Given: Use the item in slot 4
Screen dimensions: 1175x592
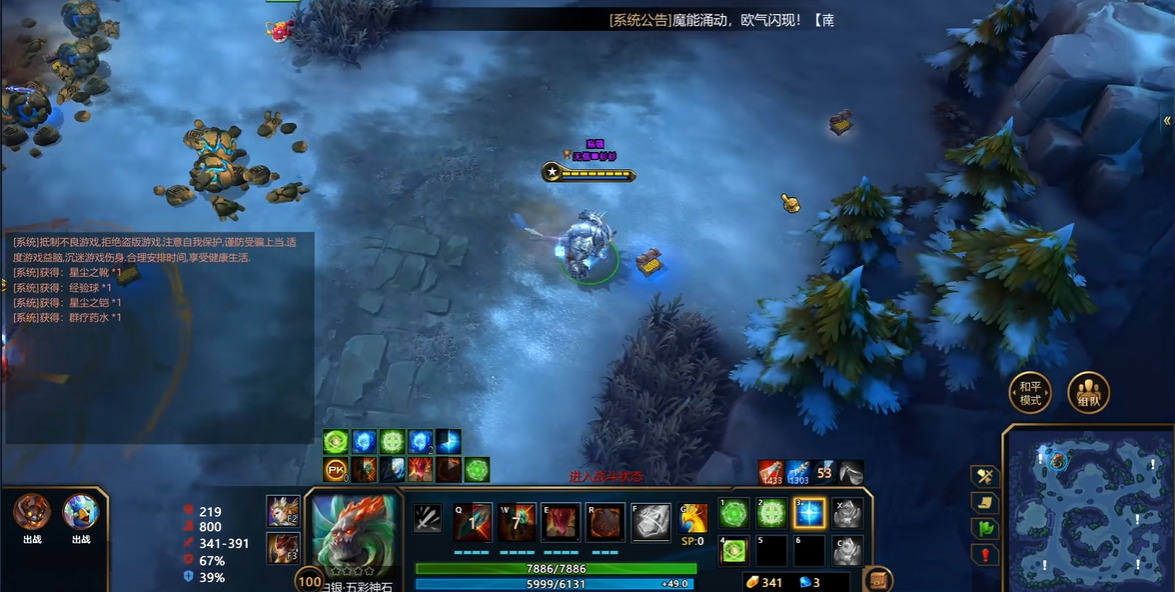Looking at the screenshot, I should 734,550.
